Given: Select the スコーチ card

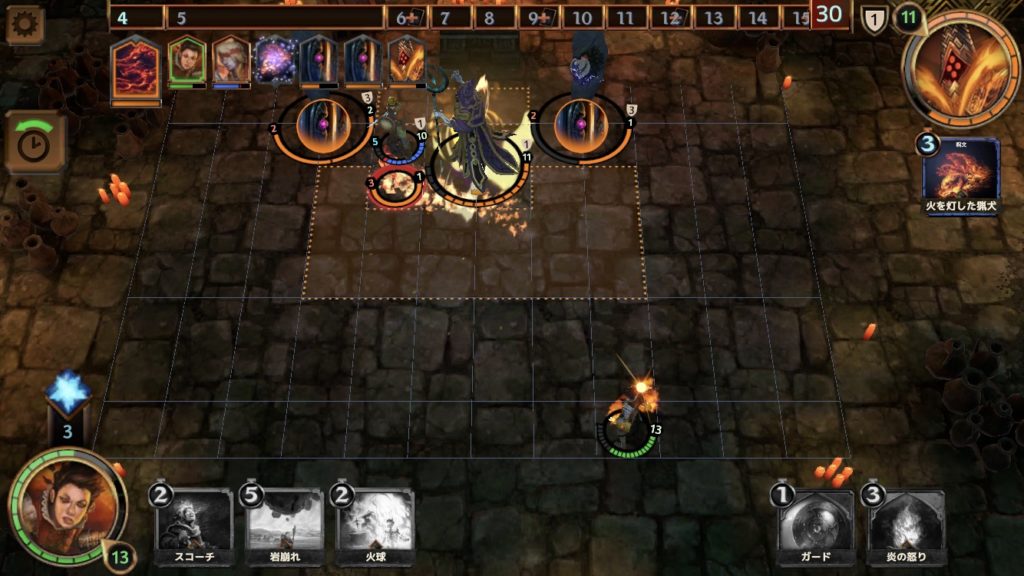Looking at the screenshot, I should 194,526.
